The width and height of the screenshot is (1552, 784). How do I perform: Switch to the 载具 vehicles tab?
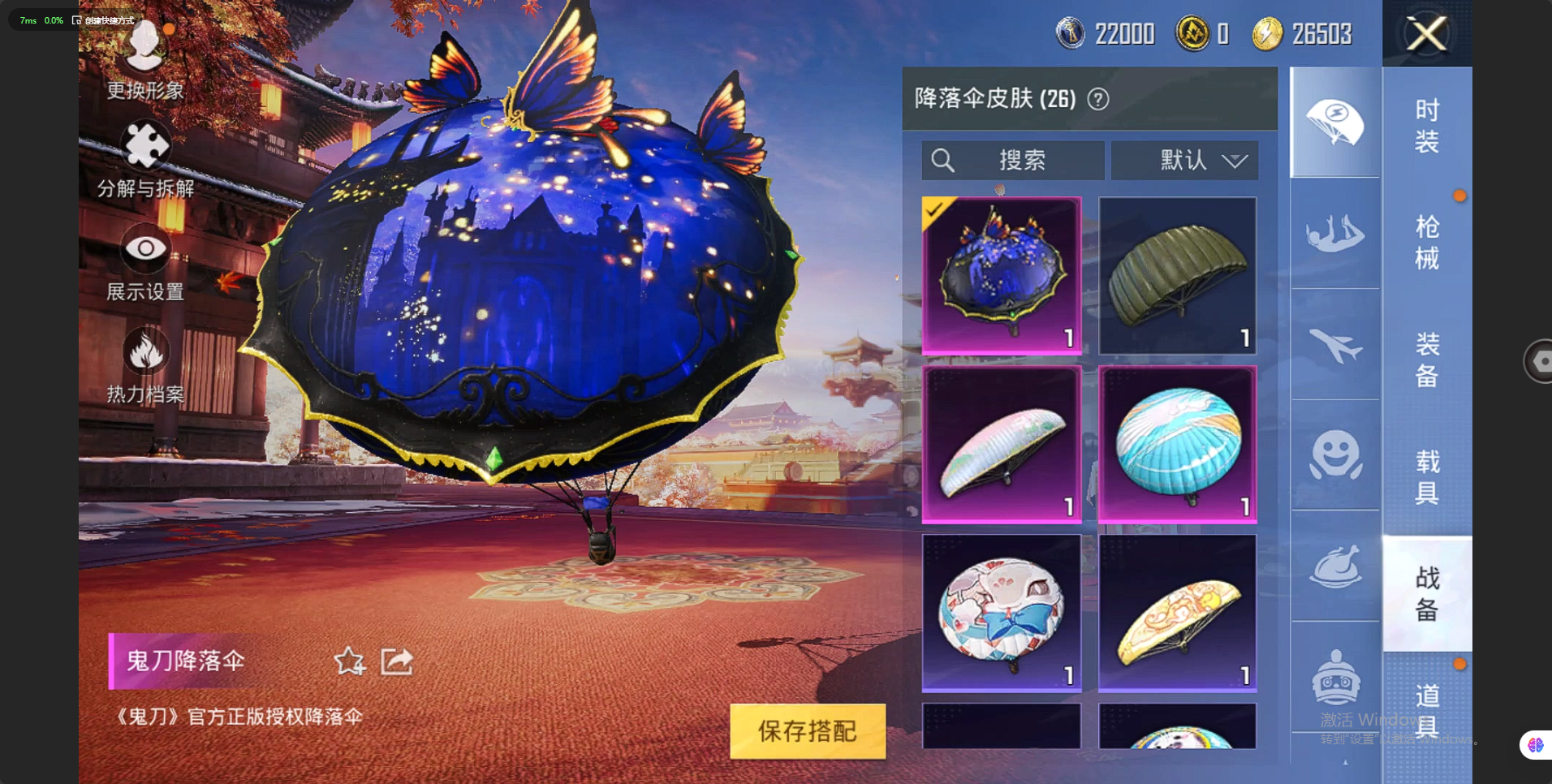1427,476
